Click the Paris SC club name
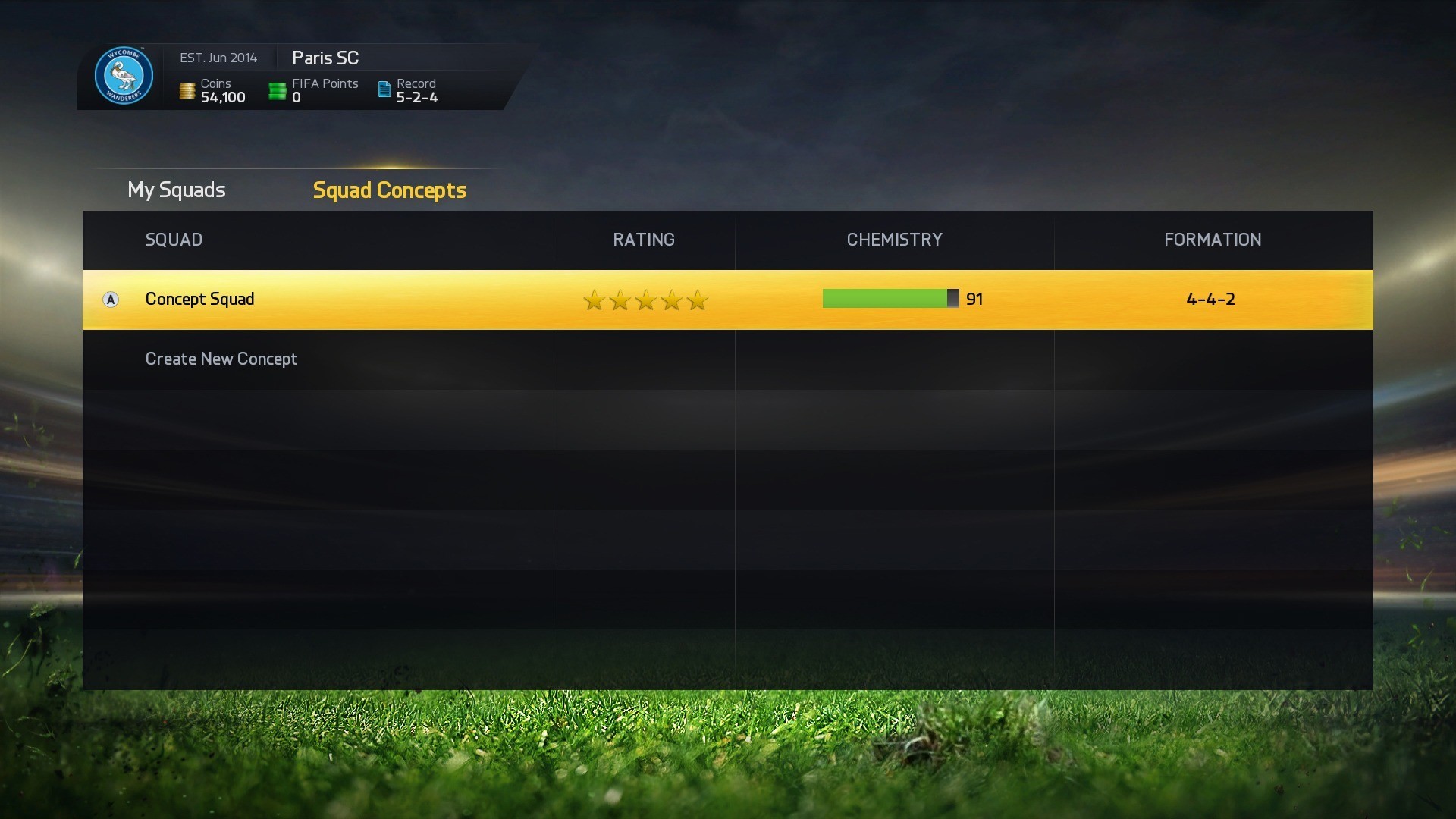 pyautogui.click(x=325, y=58)
